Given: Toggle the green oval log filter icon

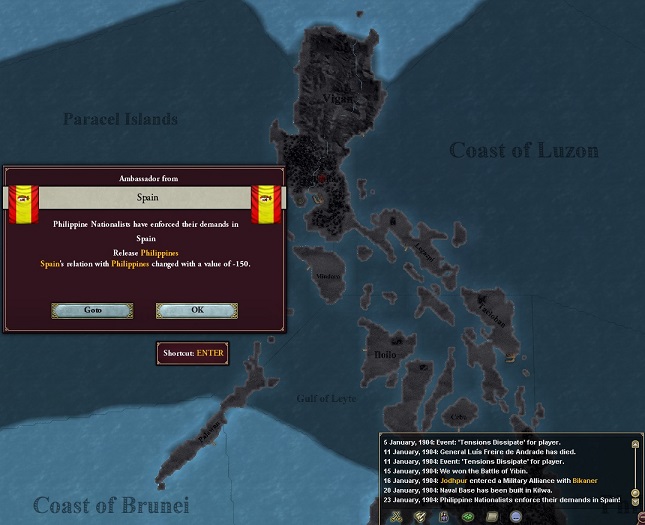Looking at the screenshot, I should tap(466, 516).
